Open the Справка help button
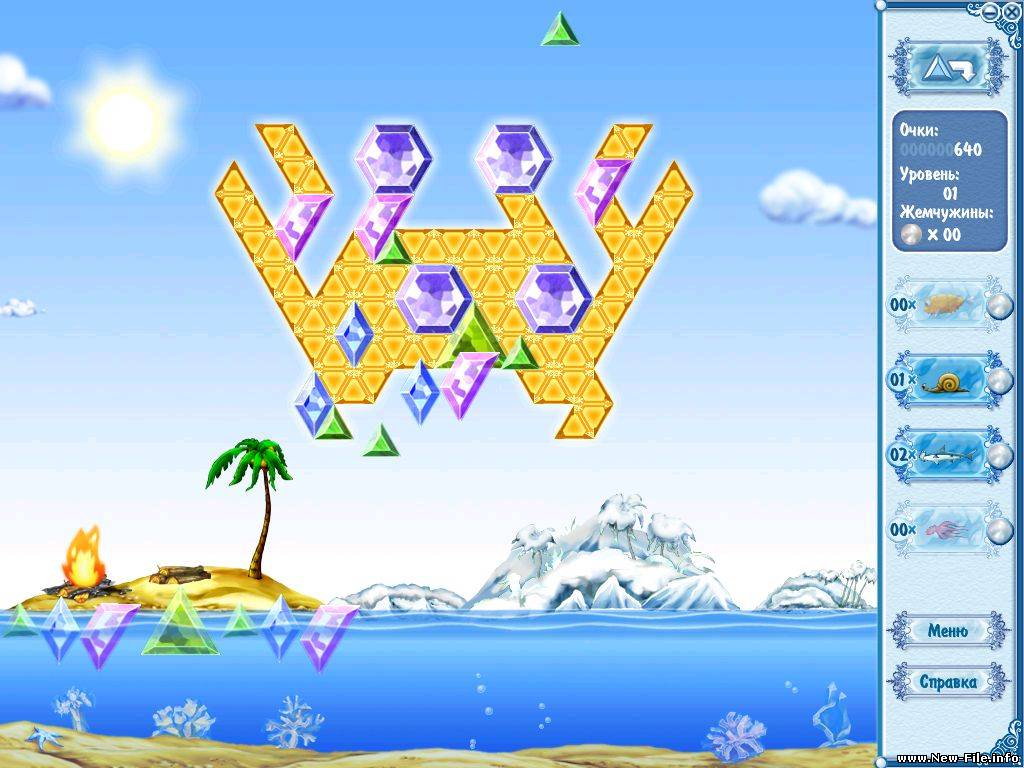Image resolution: width=1024 pixels, height=768 pixels. tap(947, 682)
